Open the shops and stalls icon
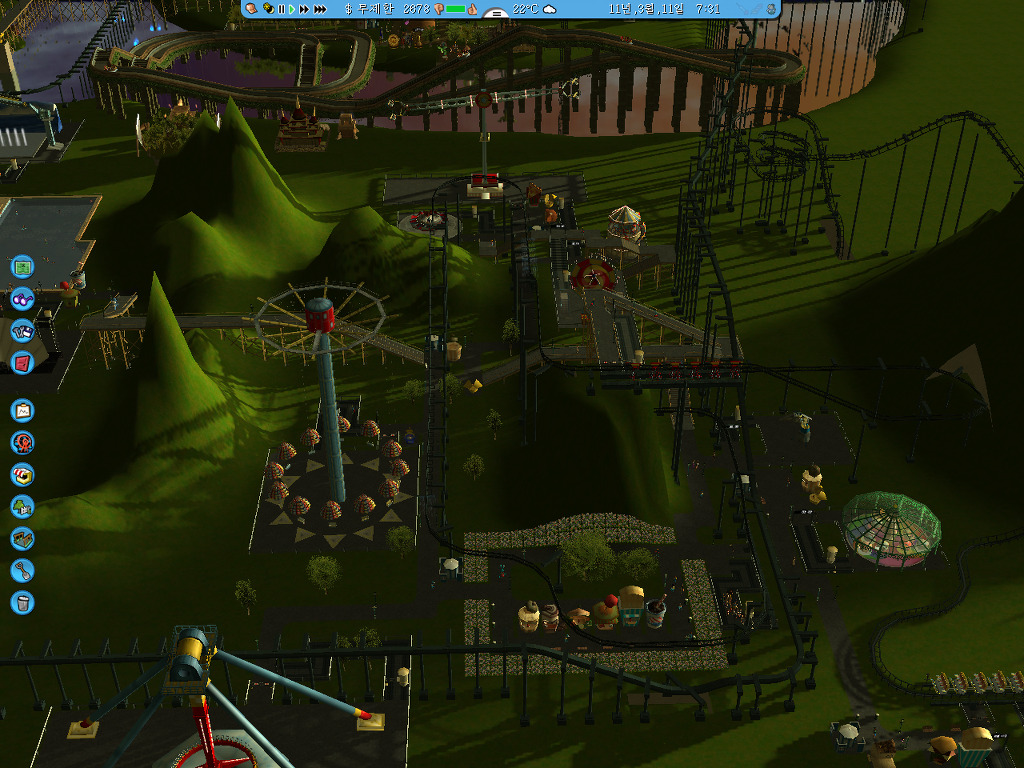This screenshot has height=768, width=1024. [x=22, y=474]
